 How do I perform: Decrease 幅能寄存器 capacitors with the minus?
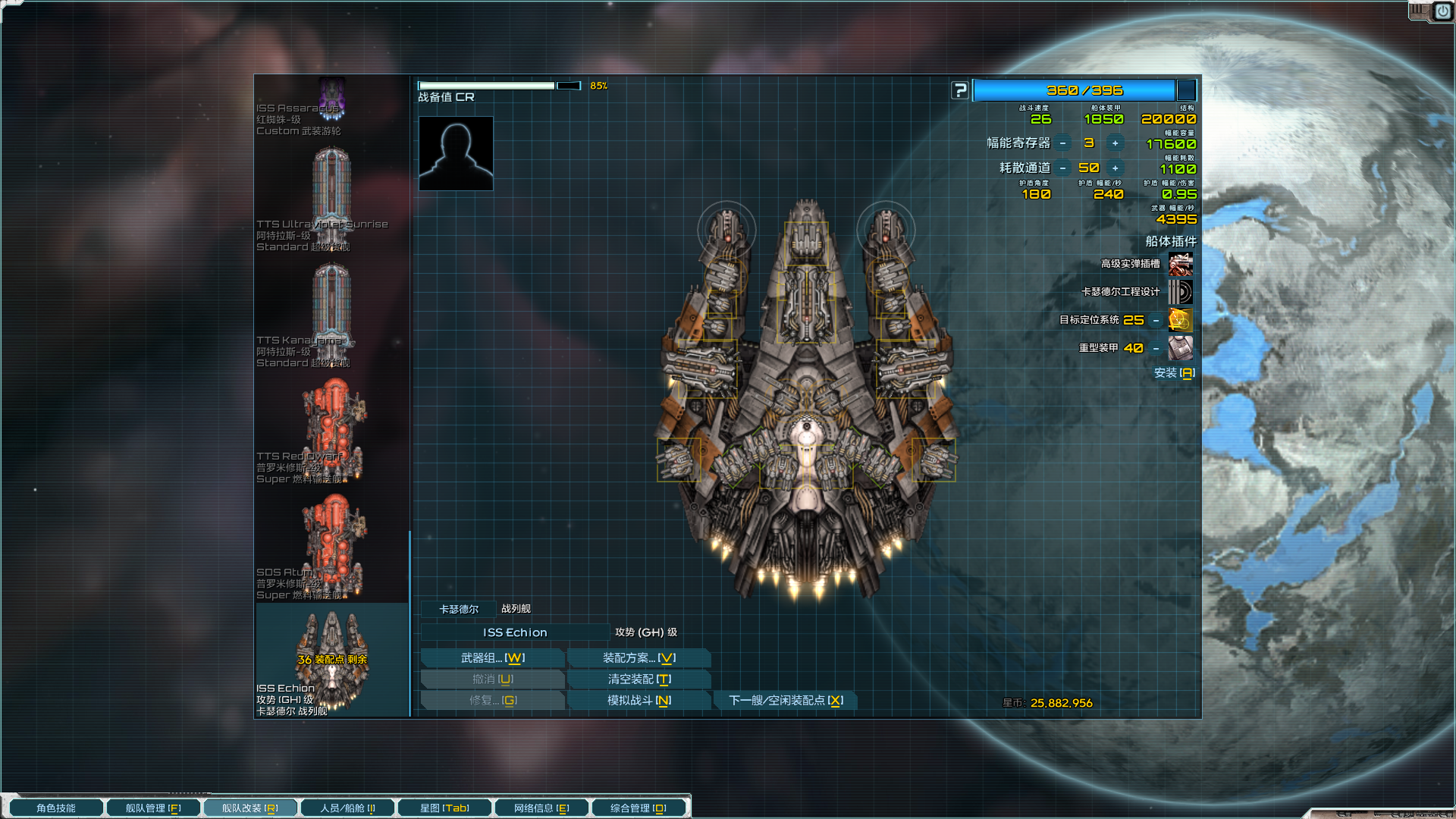pyautogui.click(x=1063, y=143)
